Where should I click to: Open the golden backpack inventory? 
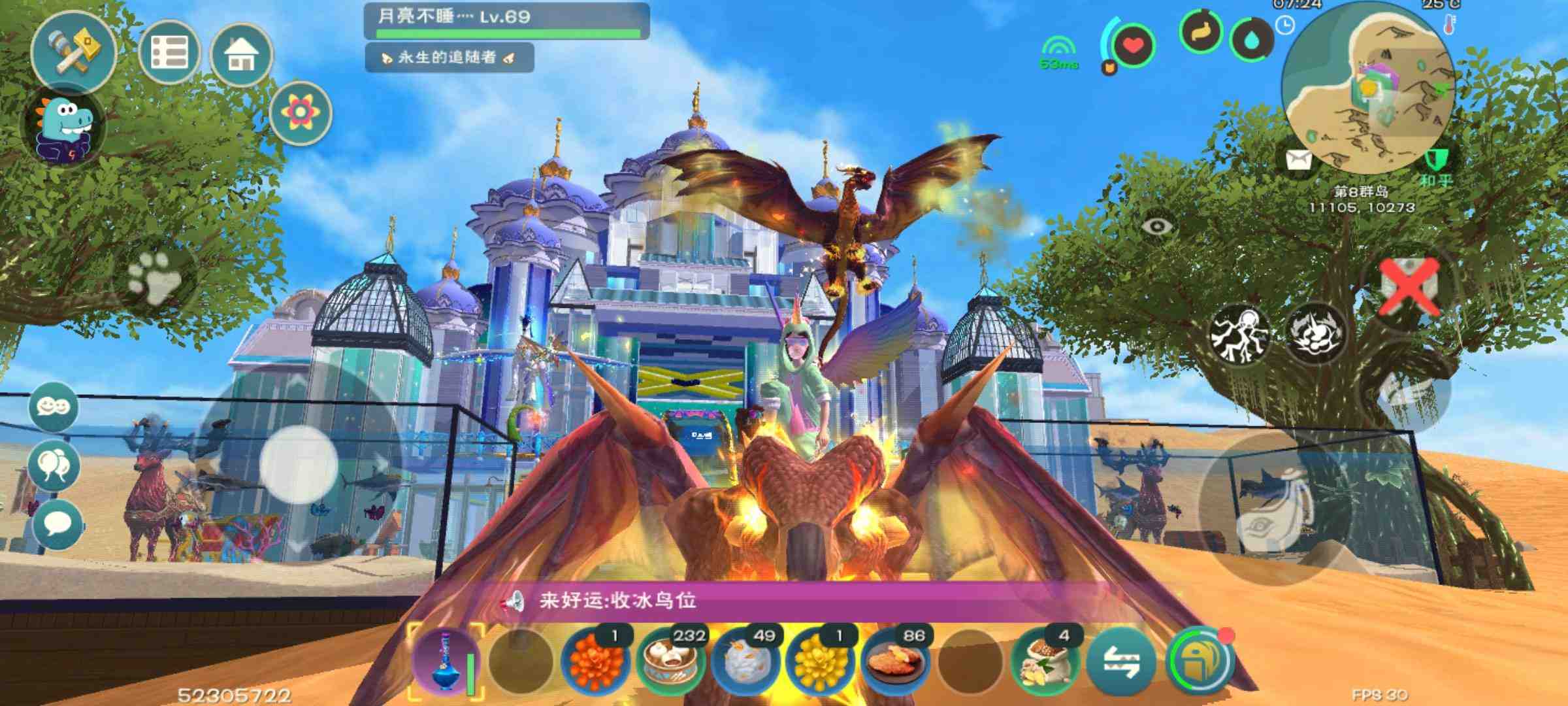click(1200, 663)
